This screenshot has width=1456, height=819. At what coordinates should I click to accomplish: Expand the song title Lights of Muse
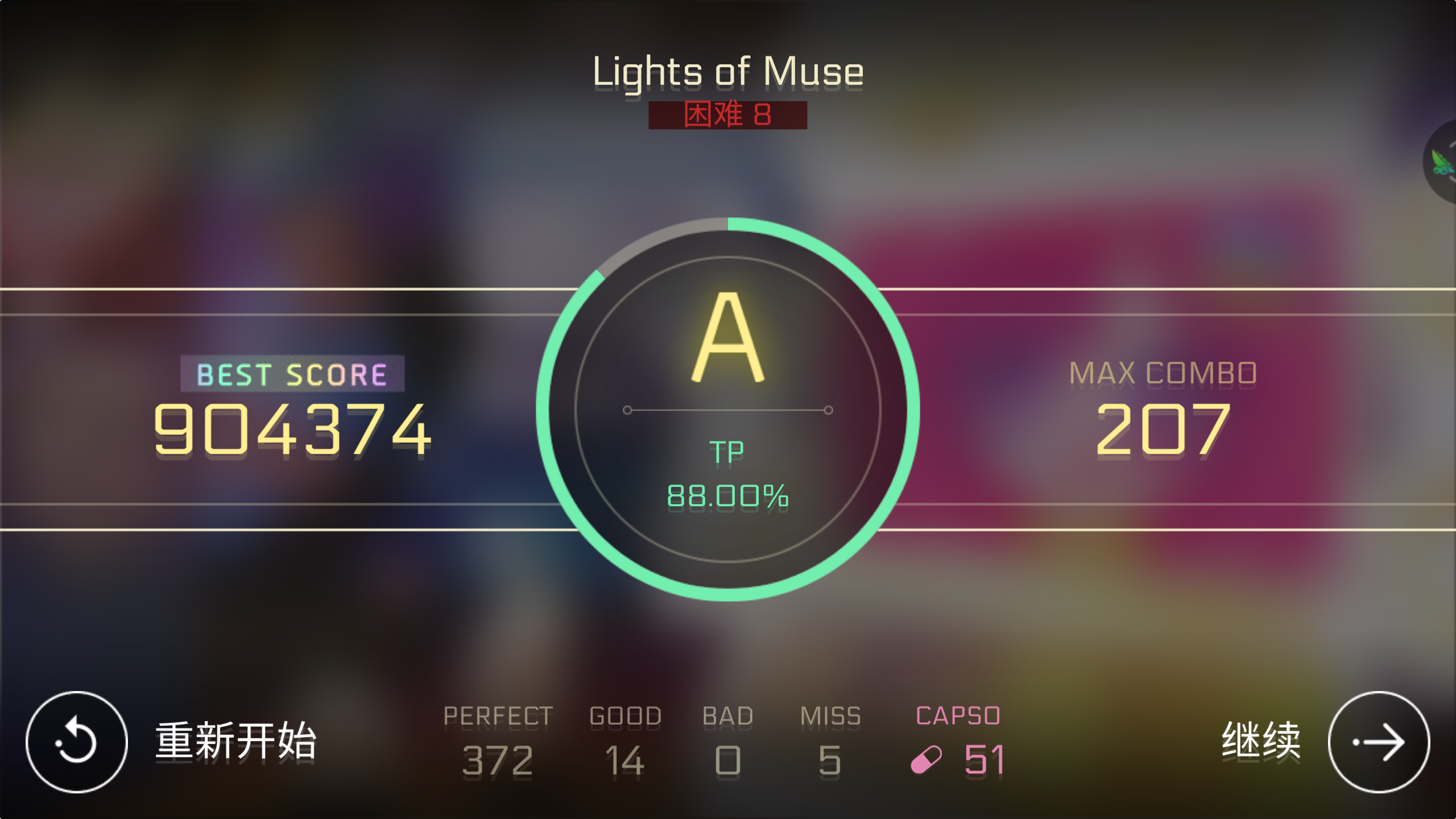pos(728,71)
